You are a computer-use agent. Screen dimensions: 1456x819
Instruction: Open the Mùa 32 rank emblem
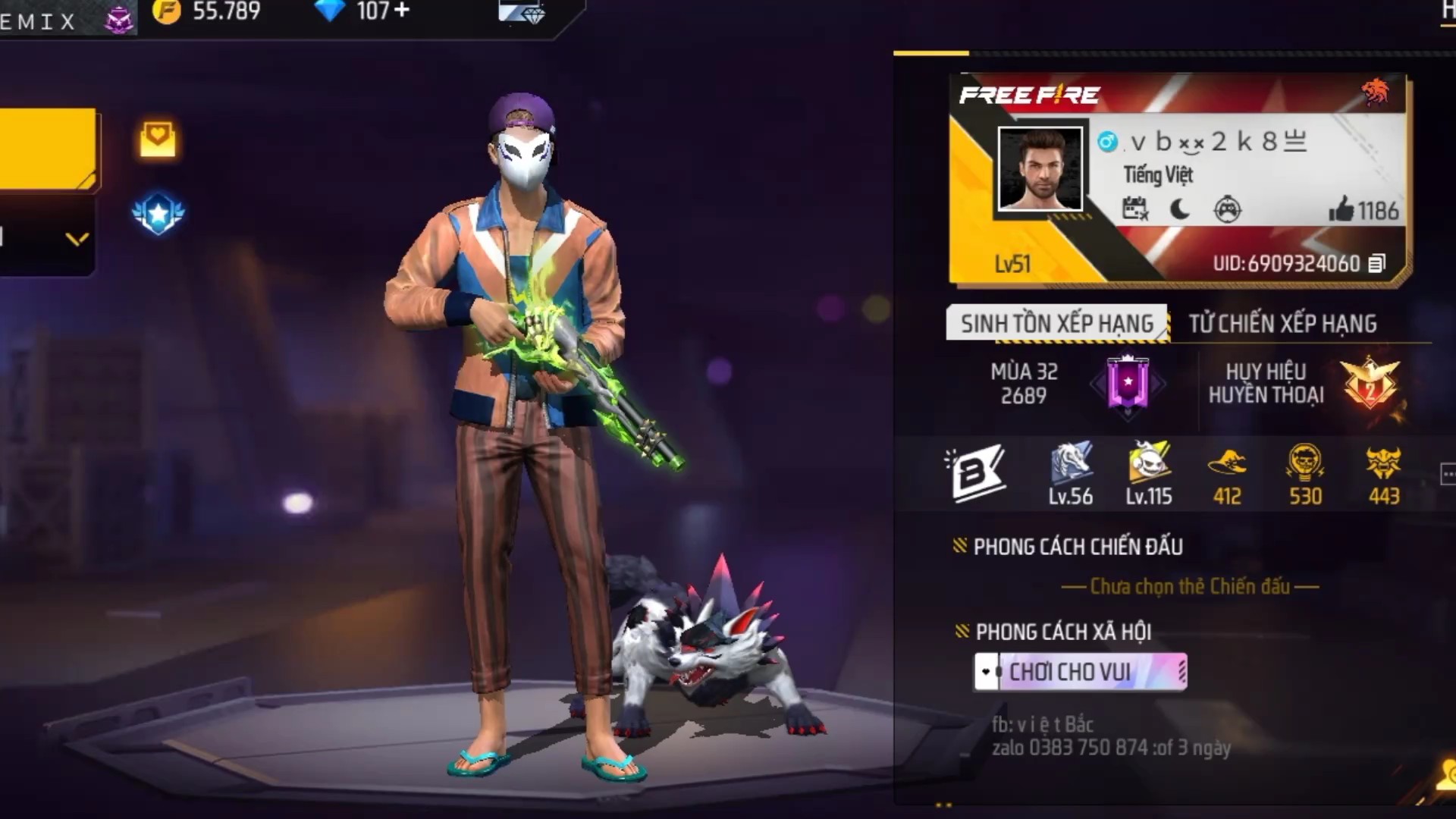[x=1128, y=383]
